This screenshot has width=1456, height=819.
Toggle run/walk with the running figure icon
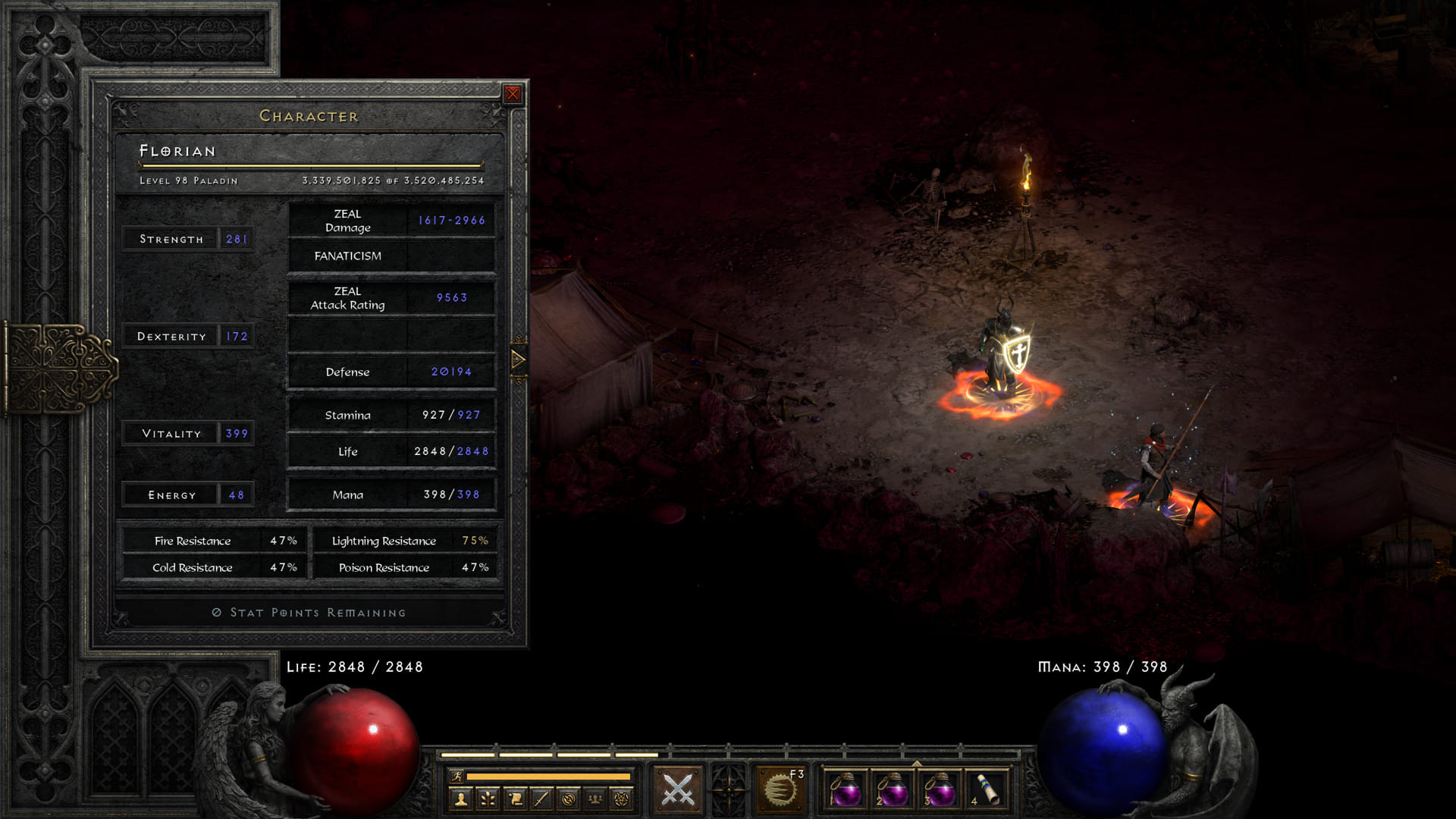tap(457, 776)
